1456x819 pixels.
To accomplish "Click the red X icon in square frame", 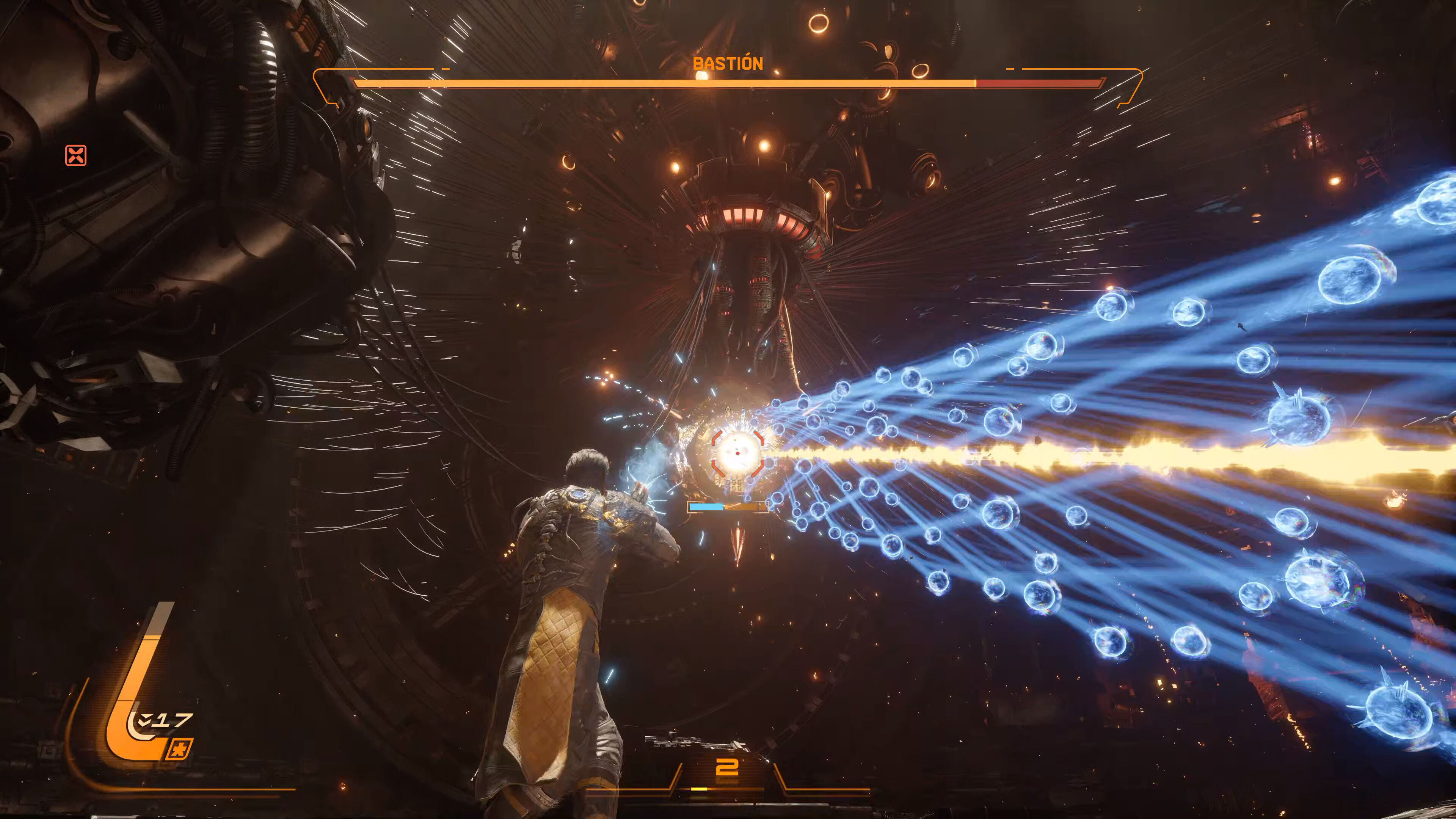I will pyautogui.click(x=76, y=155).
